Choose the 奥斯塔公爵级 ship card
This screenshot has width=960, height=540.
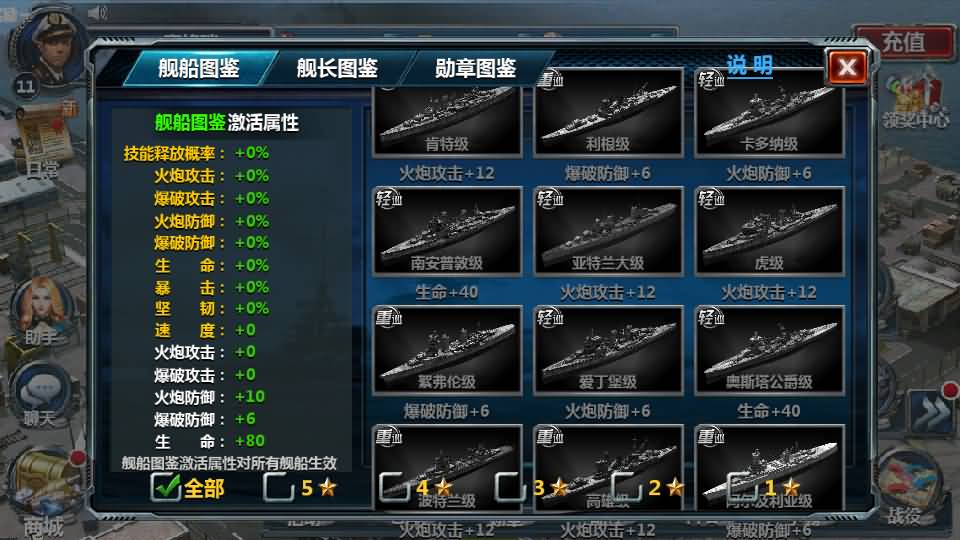click(769, 350)
